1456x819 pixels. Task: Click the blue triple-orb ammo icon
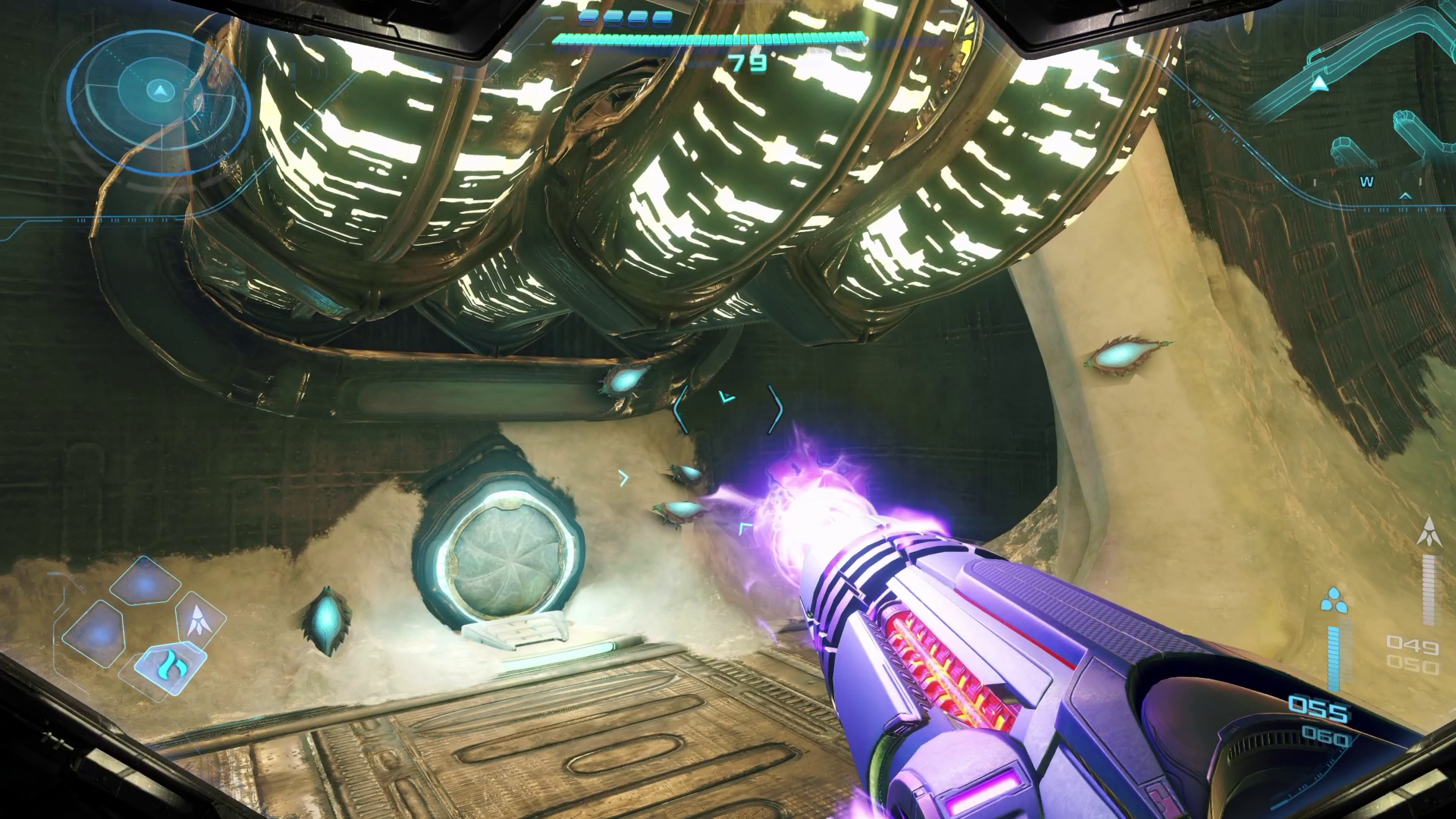pyautogui.click(x=1334, y=601)
